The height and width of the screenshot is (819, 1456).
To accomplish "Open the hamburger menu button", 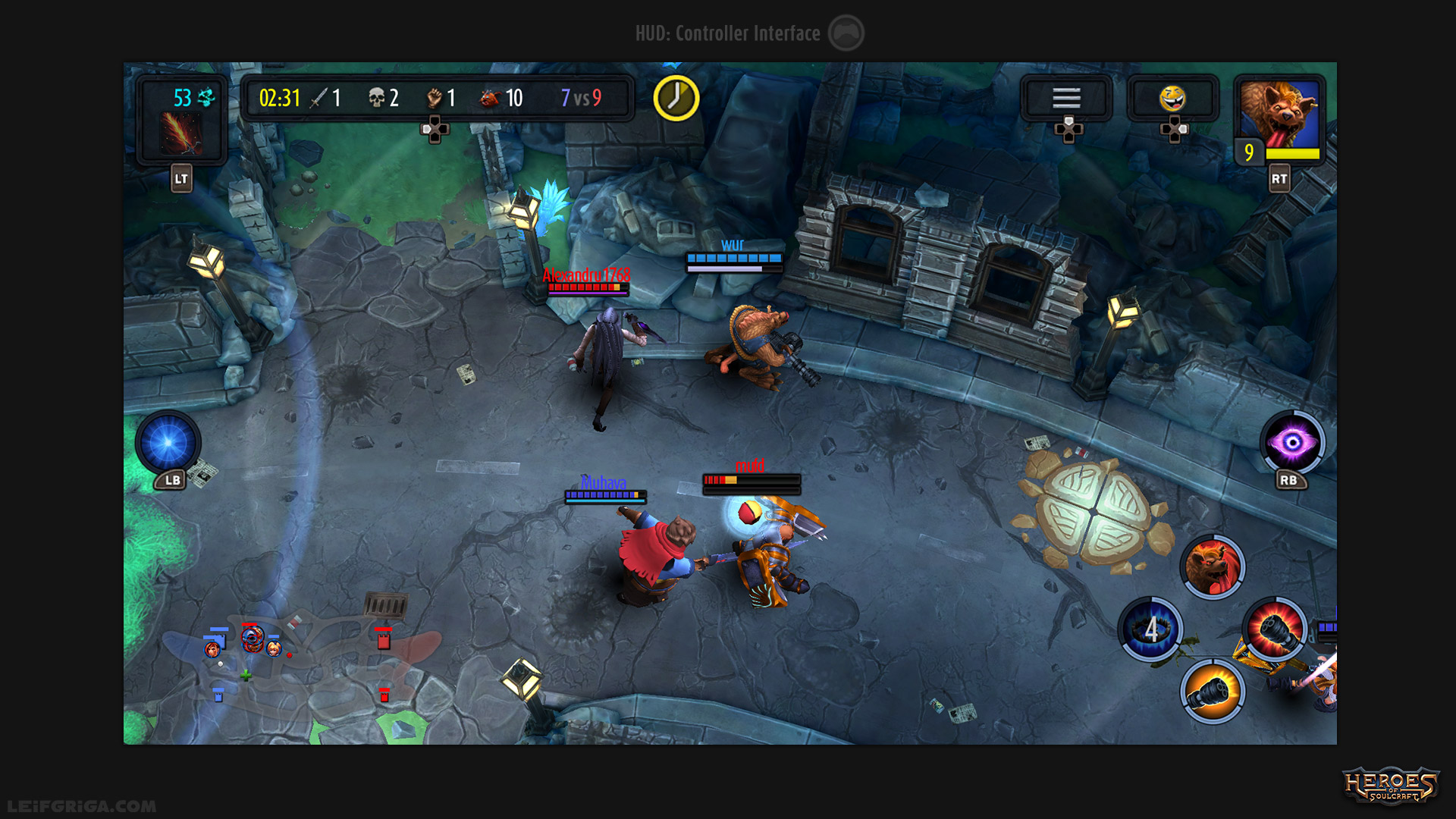I will pos(1065,98).
